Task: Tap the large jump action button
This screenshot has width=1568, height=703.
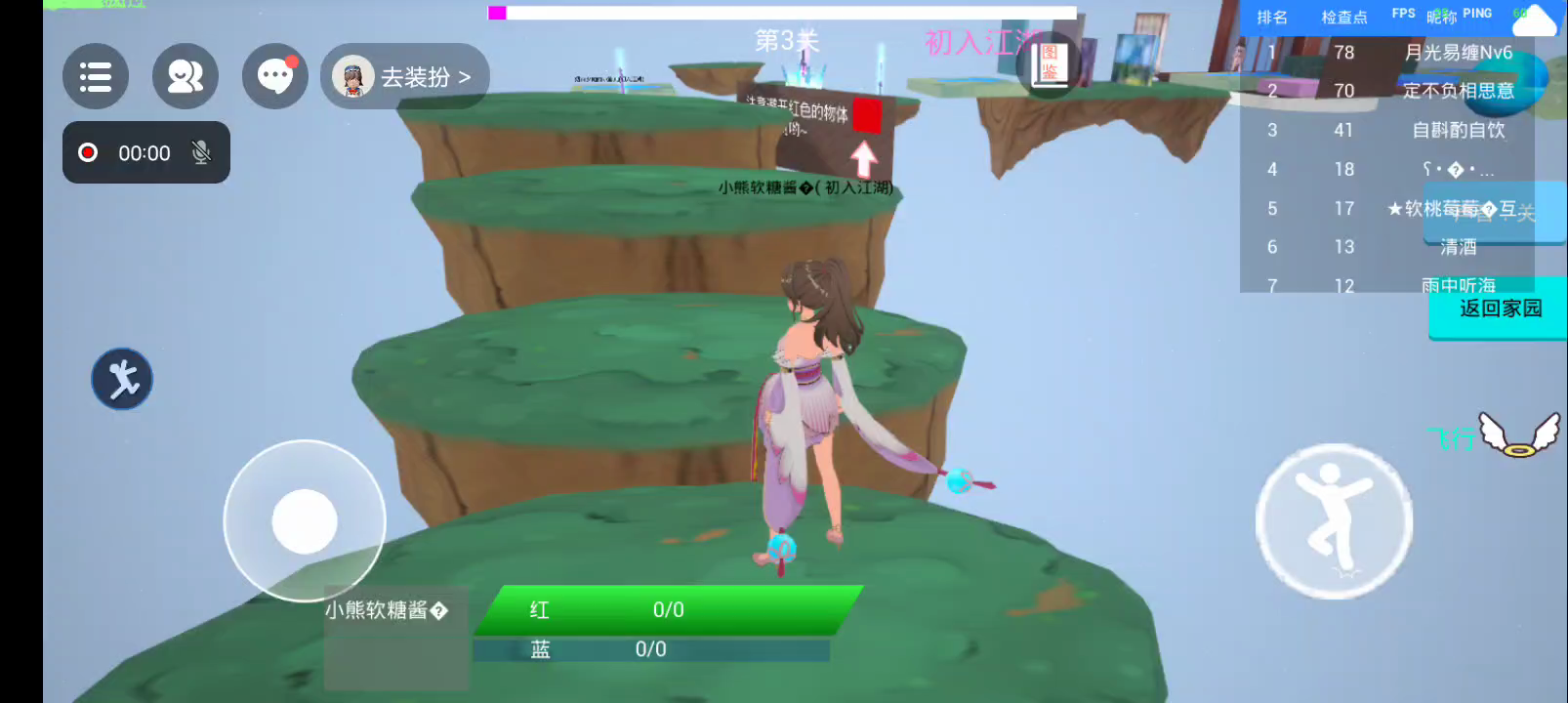Action: pos(1334,521)
